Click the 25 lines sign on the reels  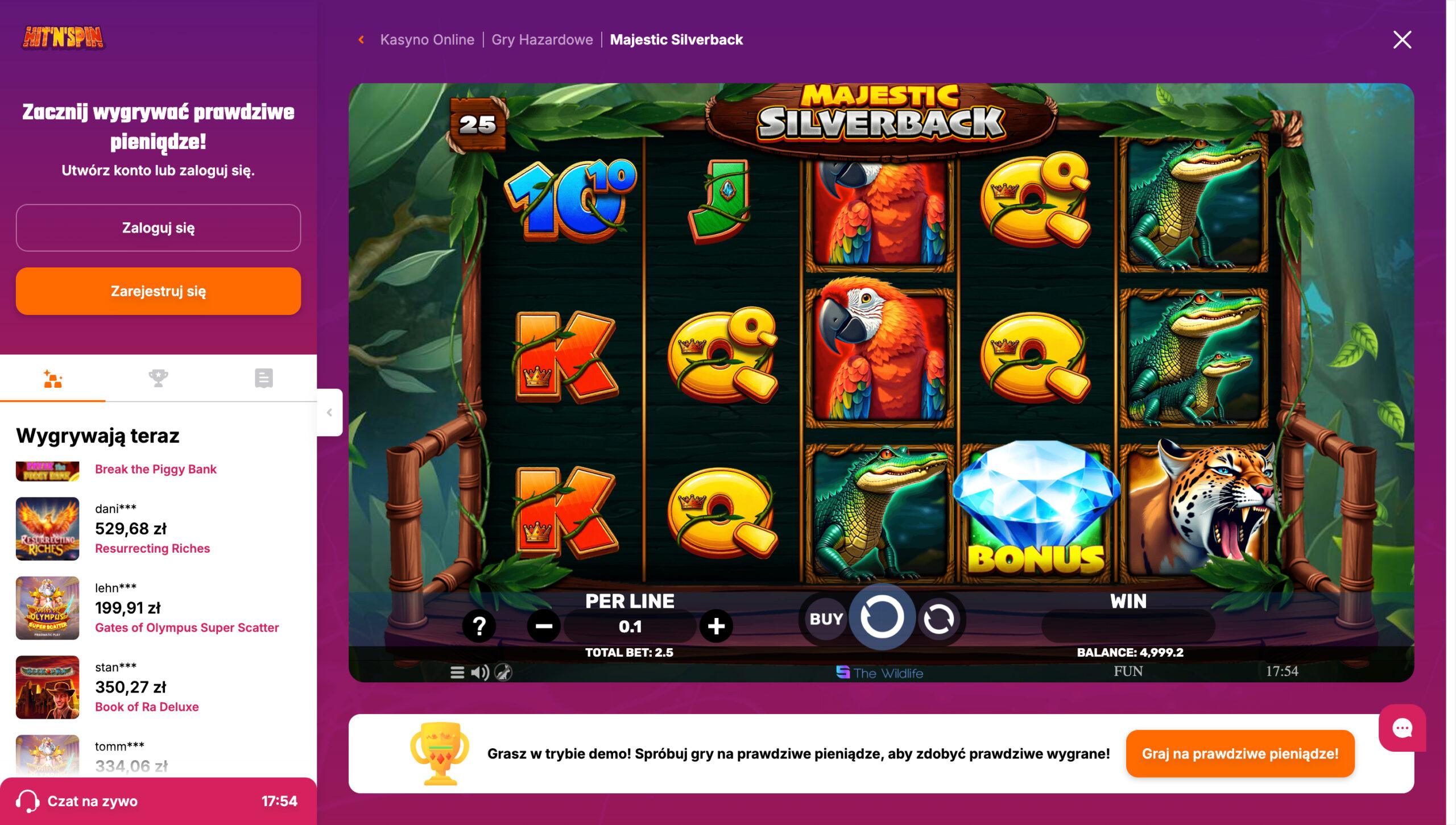pyautogui.click(x=478, y=123)
